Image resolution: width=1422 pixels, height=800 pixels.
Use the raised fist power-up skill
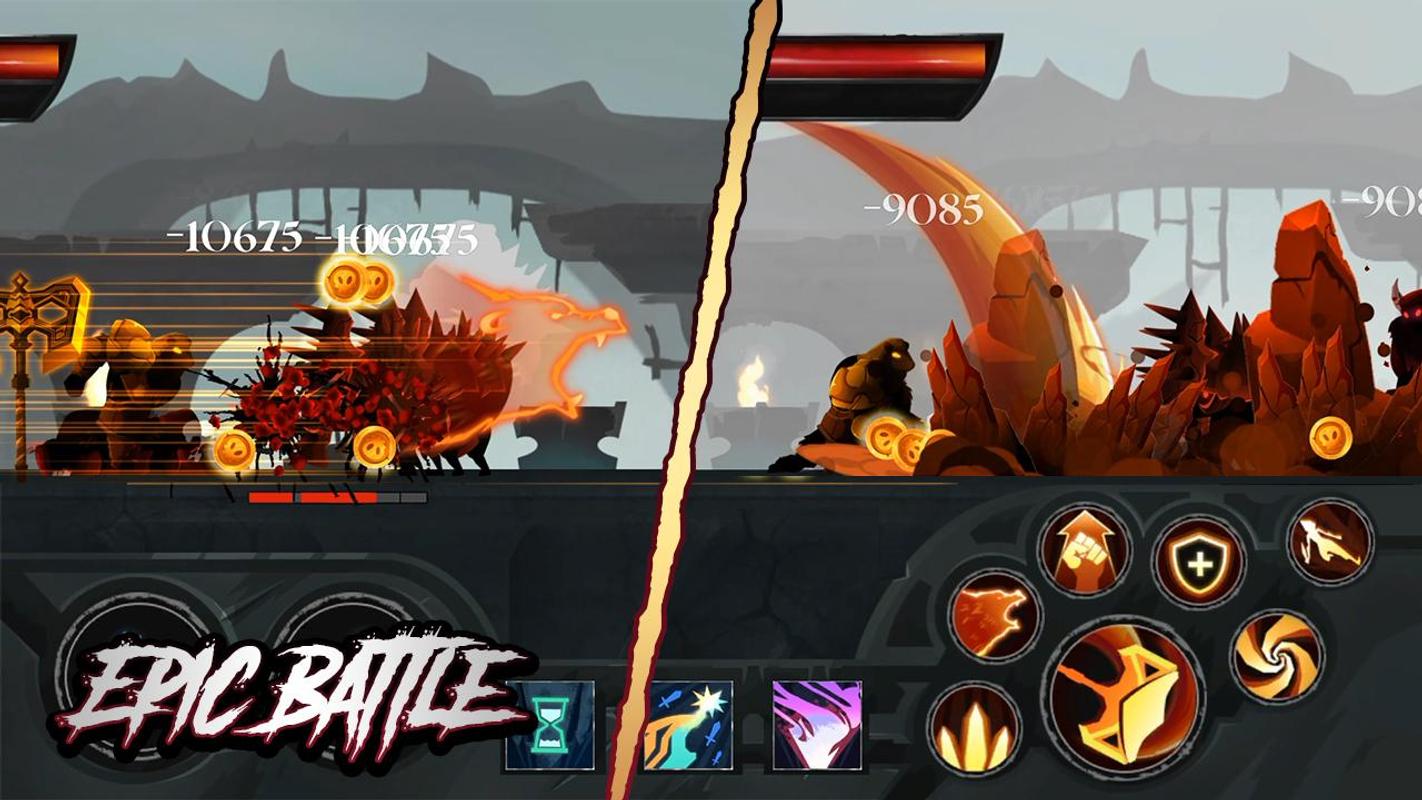point(1084,546)
